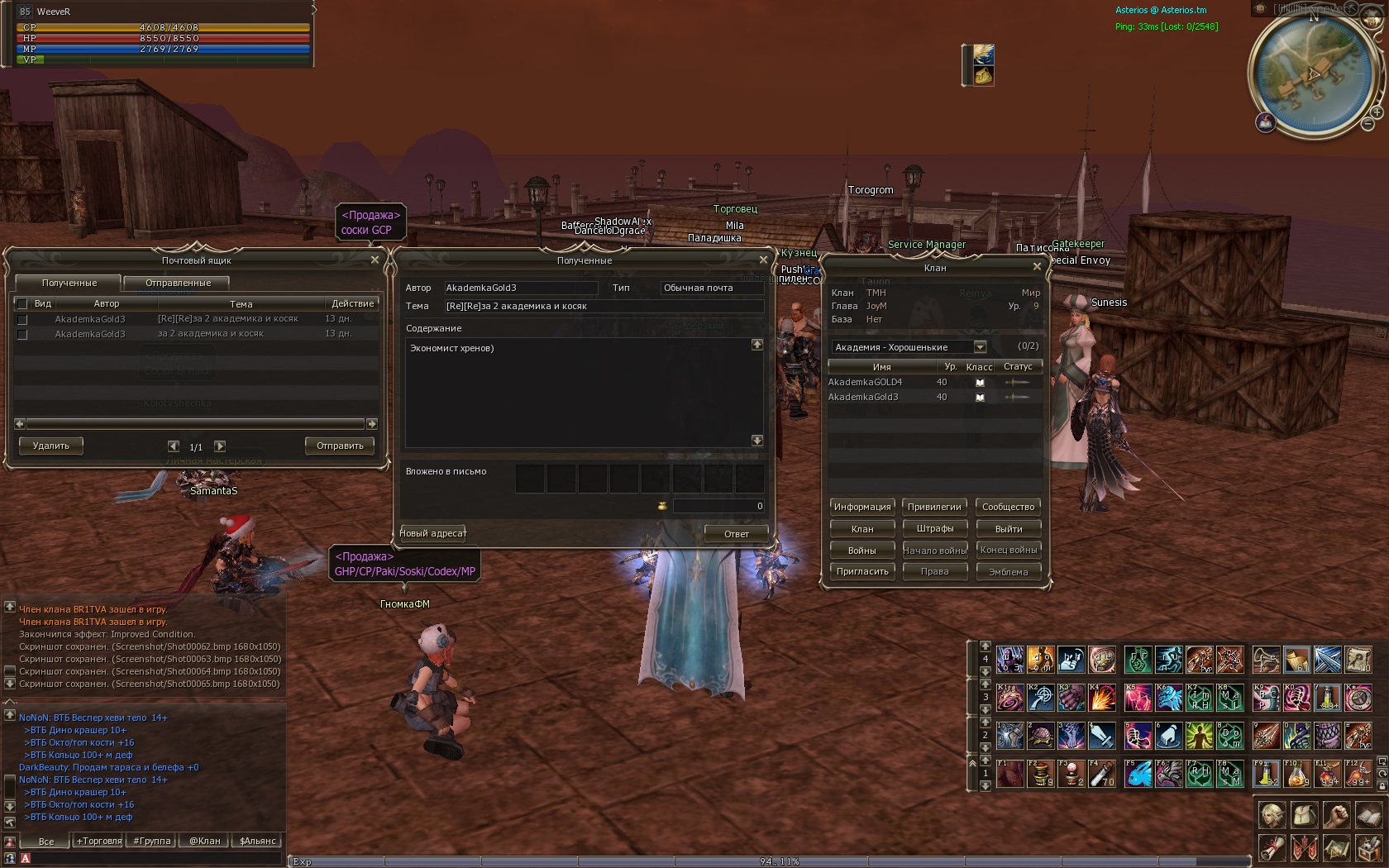Image resolution: width=1389 pixels, height=868 pixels.
Task: Click the Новый адресат button
Action: click(x=433, y=533)
